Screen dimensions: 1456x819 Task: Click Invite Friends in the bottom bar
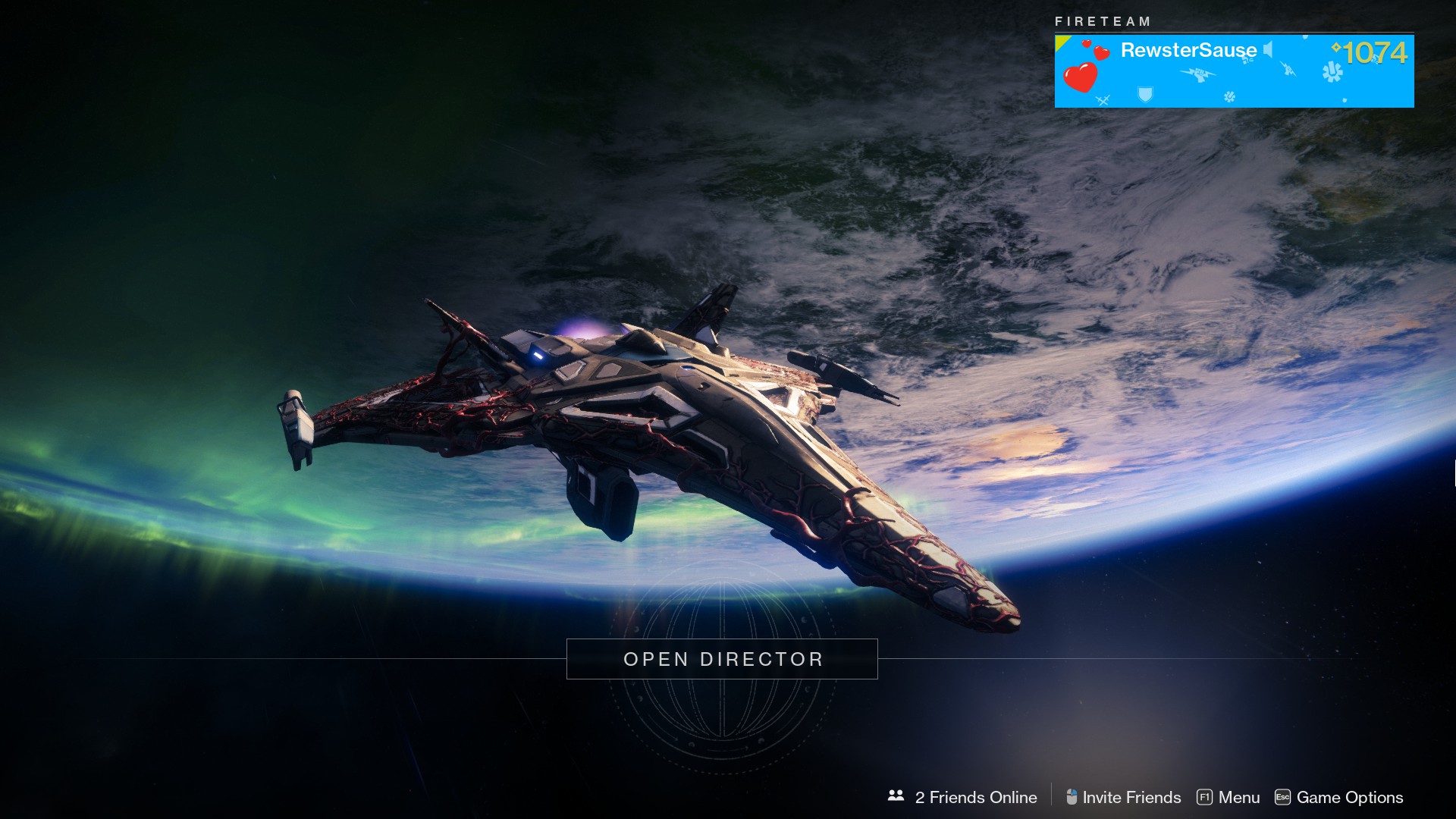[x=1132, y=797]
